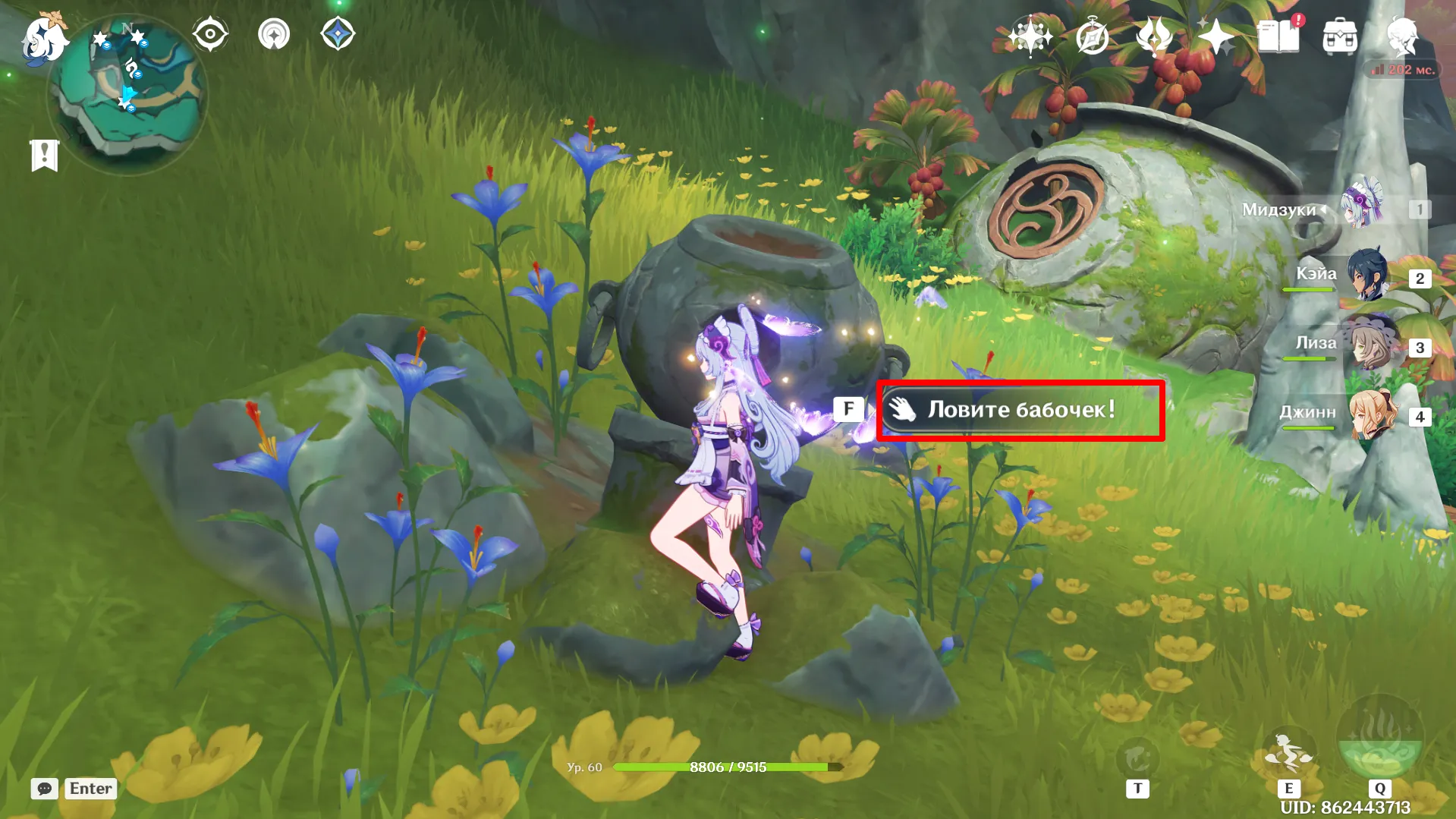Open the four-pointed star events icon

click(1215, 36)
